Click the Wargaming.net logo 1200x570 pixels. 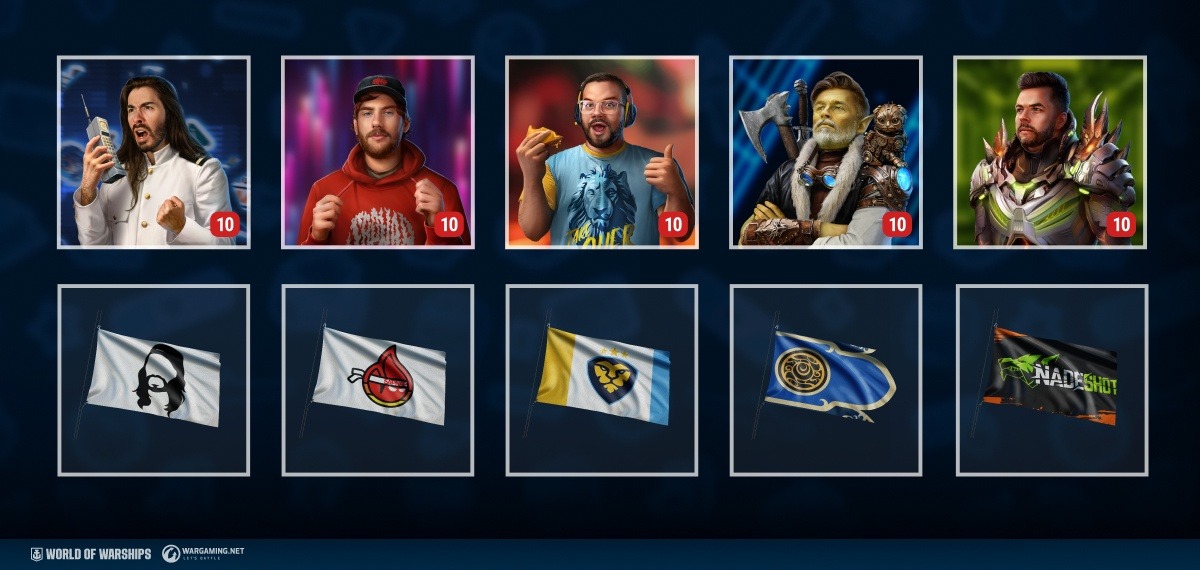[204, 553]
